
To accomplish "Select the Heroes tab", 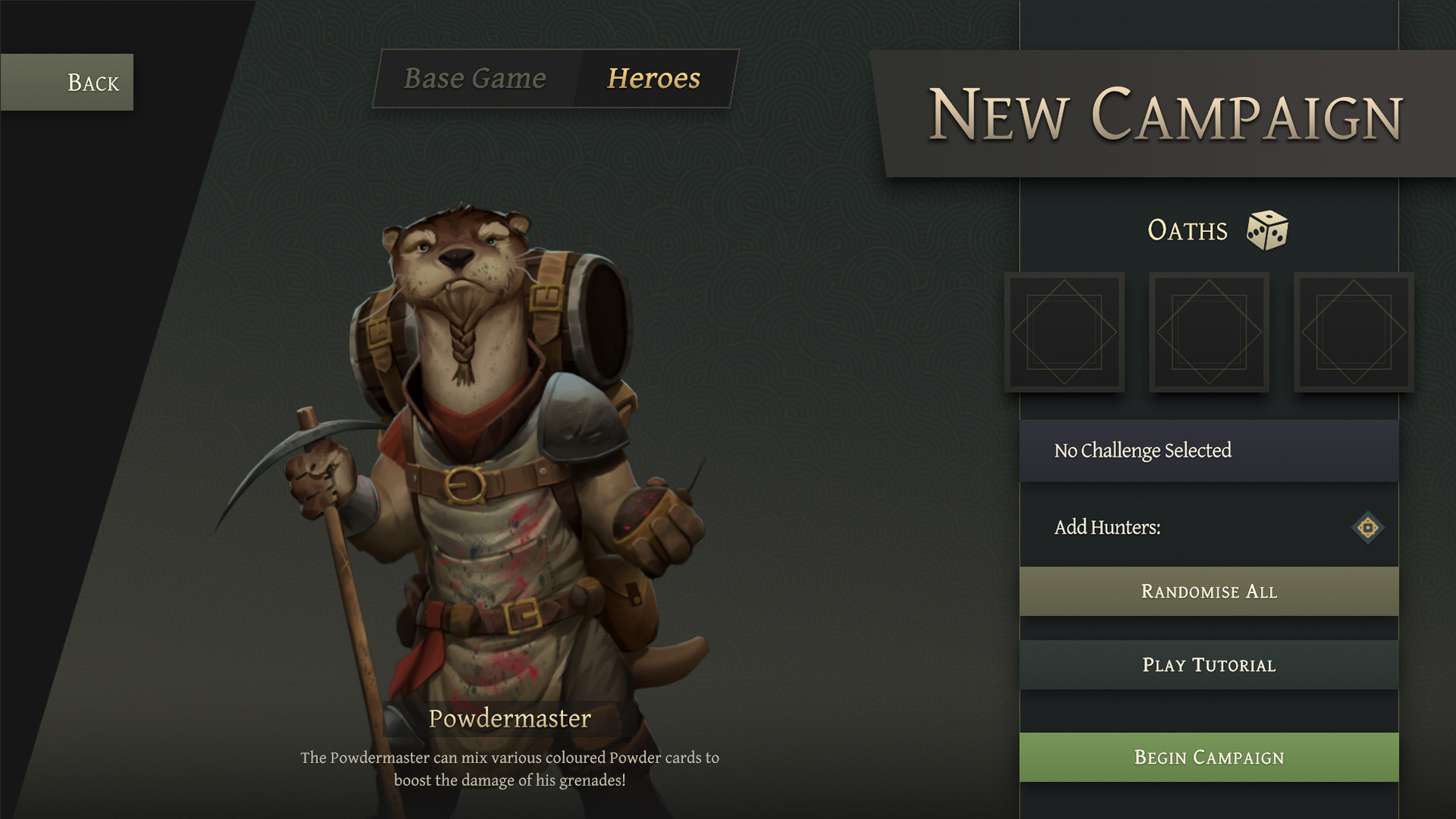I will pyautogui.click(x=653, y=78).
